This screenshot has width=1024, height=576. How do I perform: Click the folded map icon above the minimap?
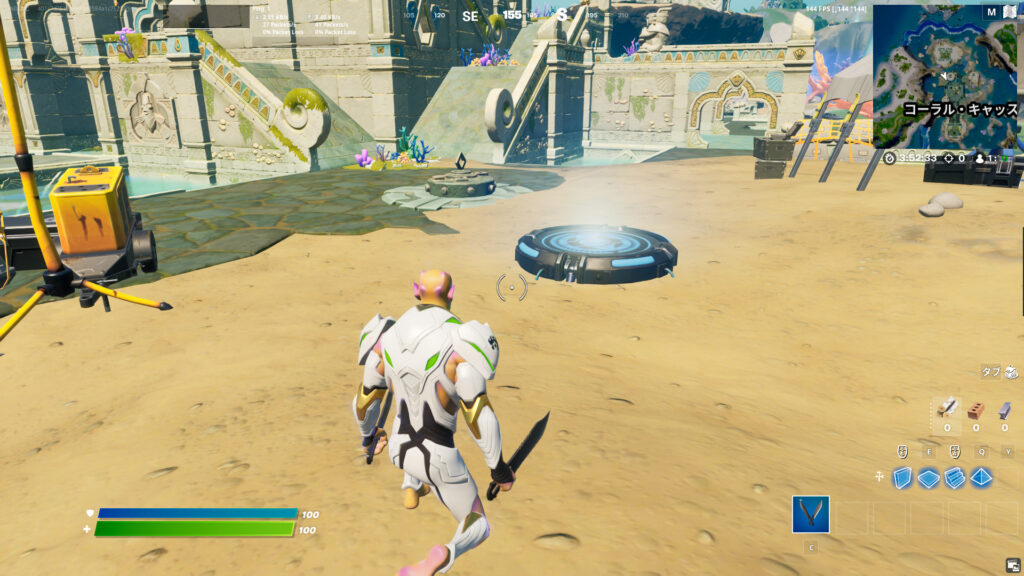1011,12
